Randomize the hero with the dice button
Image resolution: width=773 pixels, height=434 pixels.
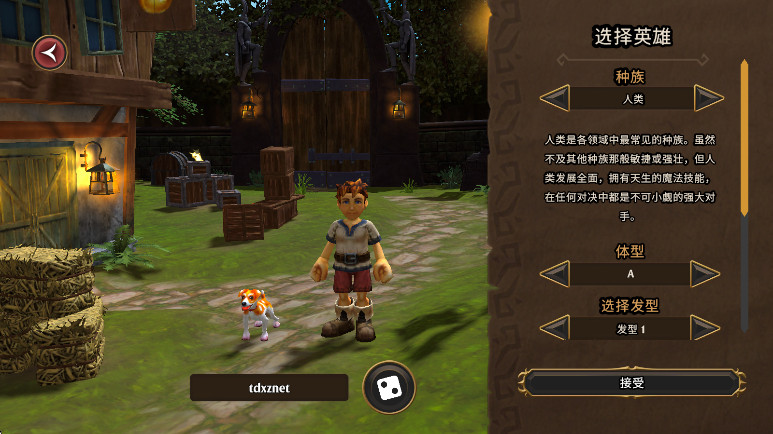388,387
